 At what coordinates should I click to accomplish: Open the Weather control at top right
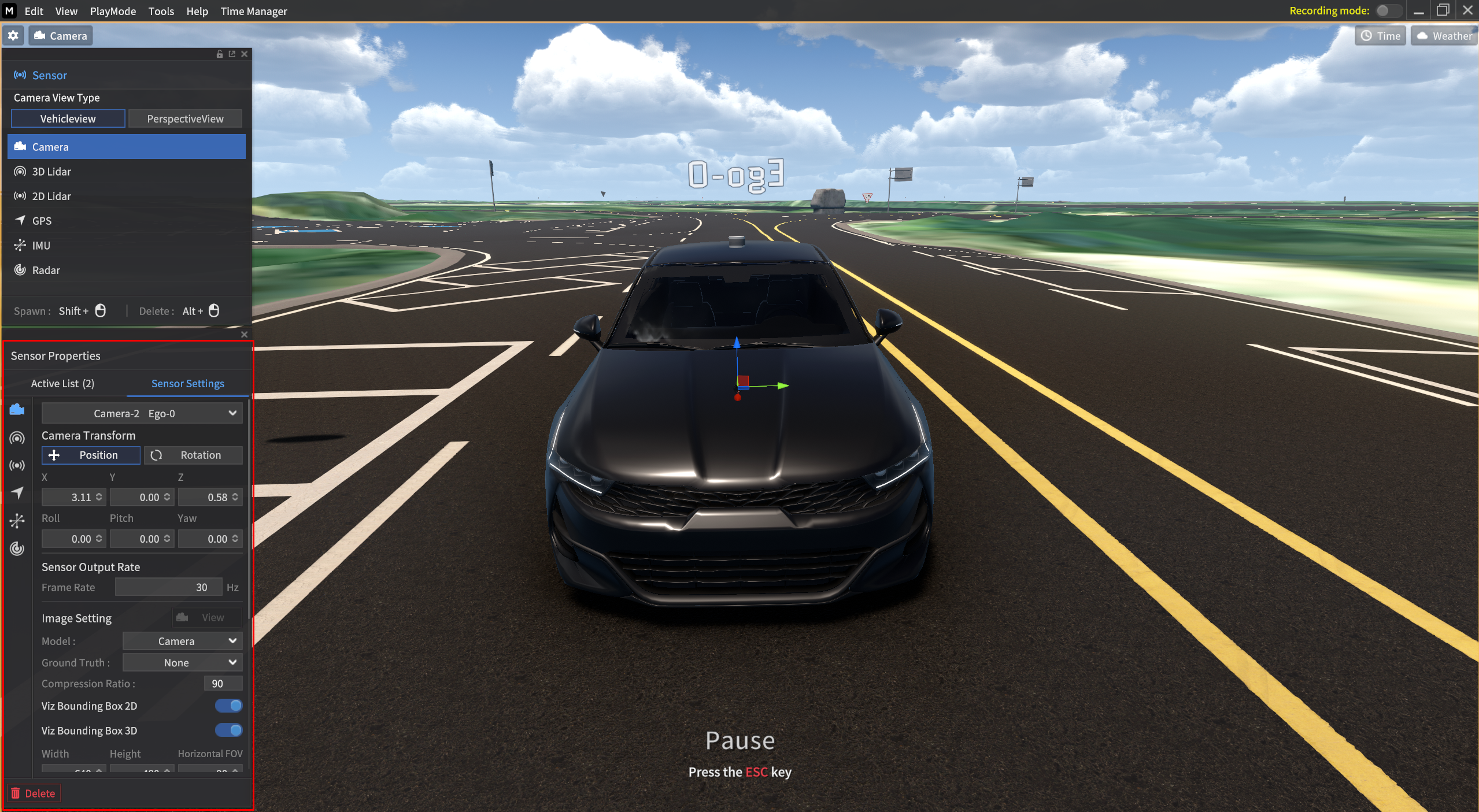[1443, 35]
